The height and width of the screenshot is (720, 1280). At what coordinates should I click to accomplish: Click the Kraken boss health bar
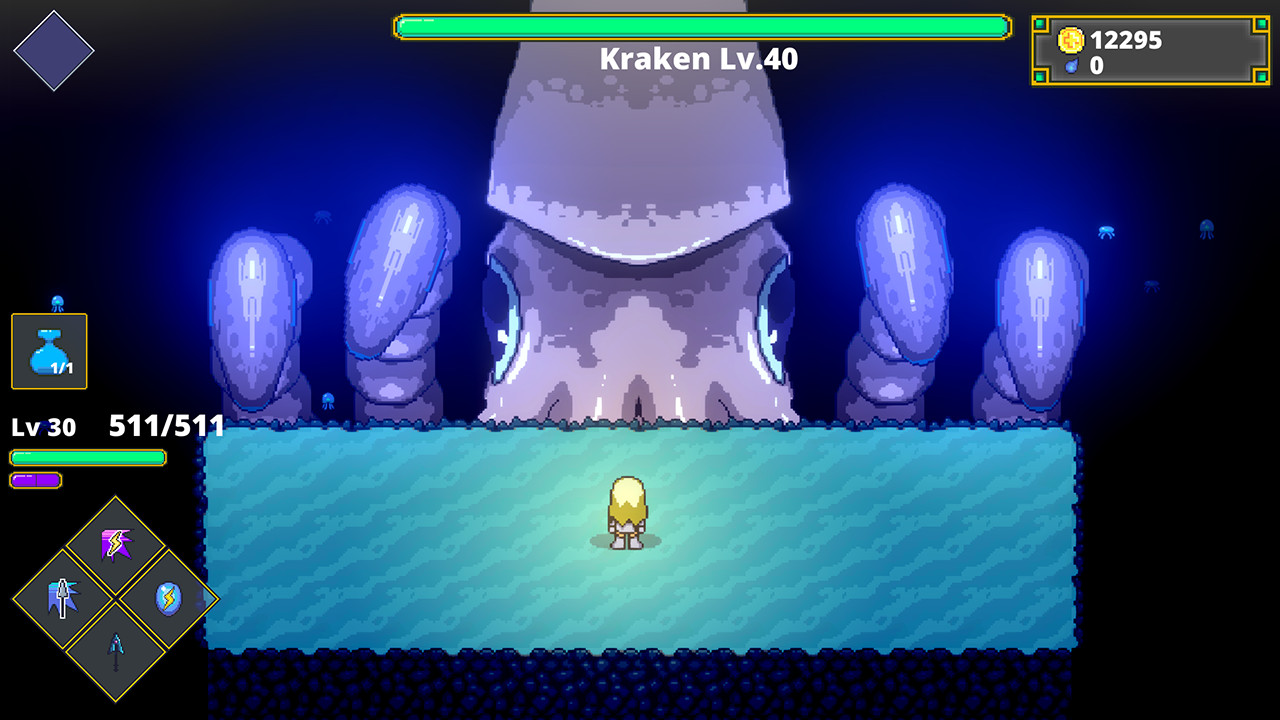(x=700, y=25)
